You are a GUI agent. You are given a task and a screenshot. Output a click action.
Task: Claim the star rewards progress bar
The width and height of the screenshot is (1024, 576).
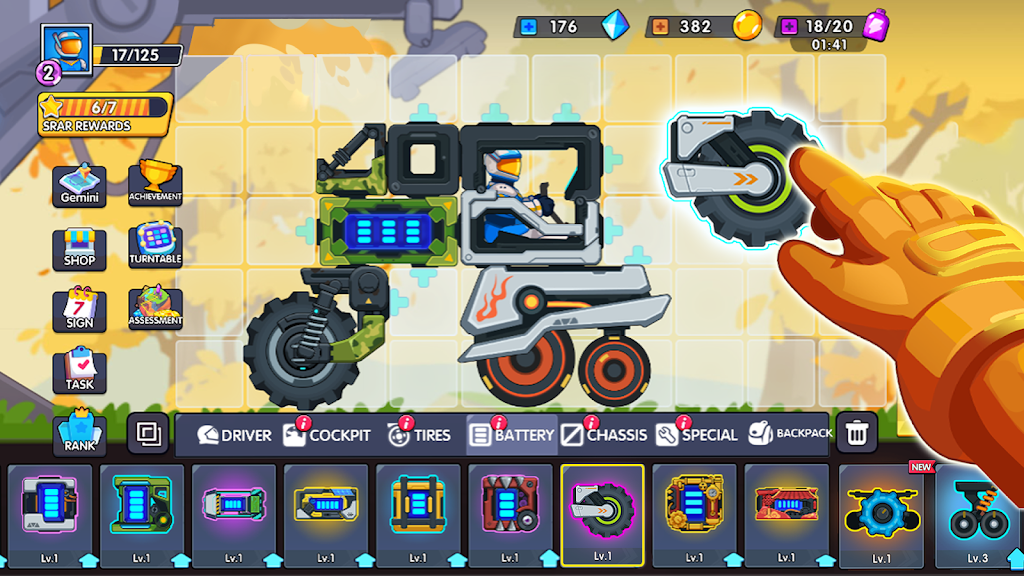(x=105, y=113)
